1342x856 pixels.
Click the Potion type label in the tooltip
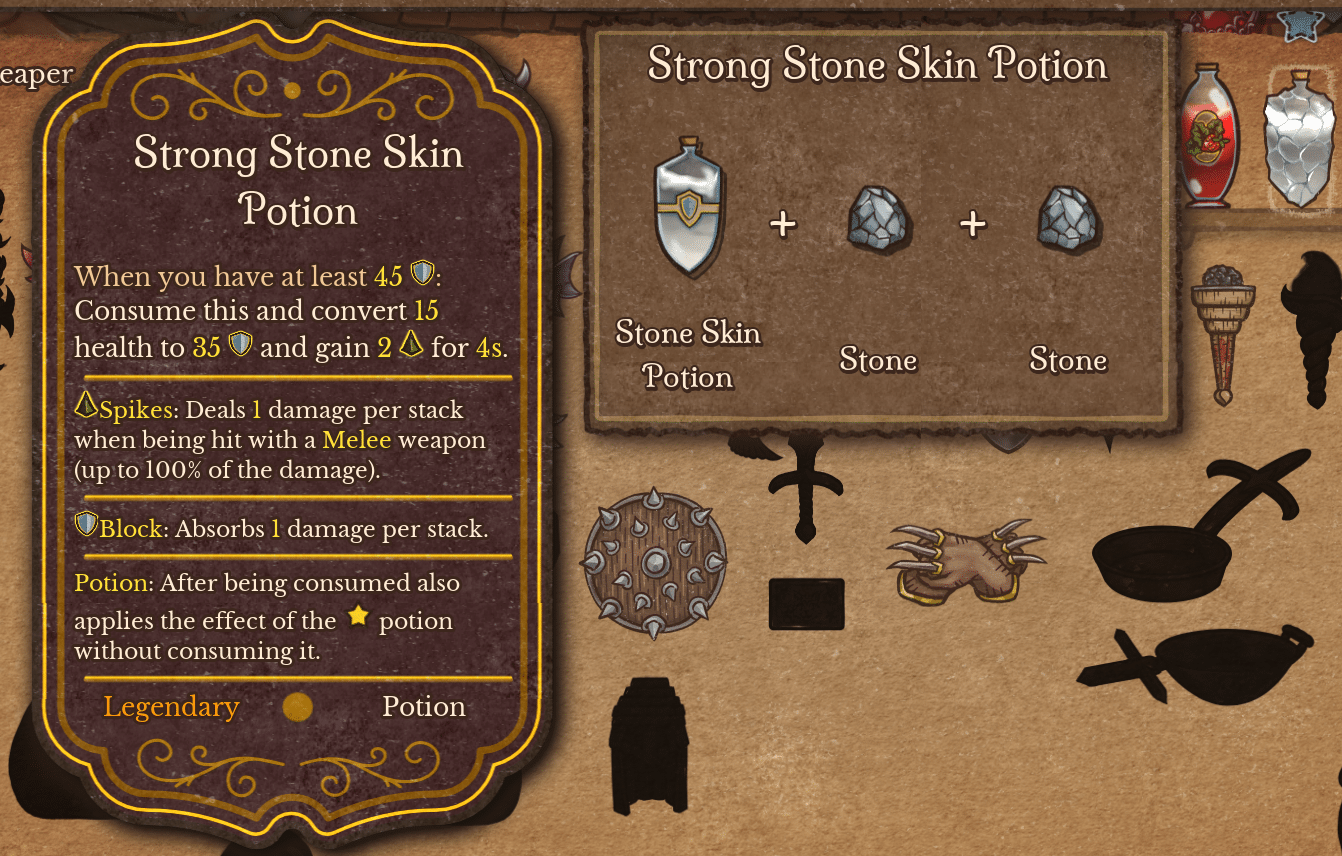[424, 707]
